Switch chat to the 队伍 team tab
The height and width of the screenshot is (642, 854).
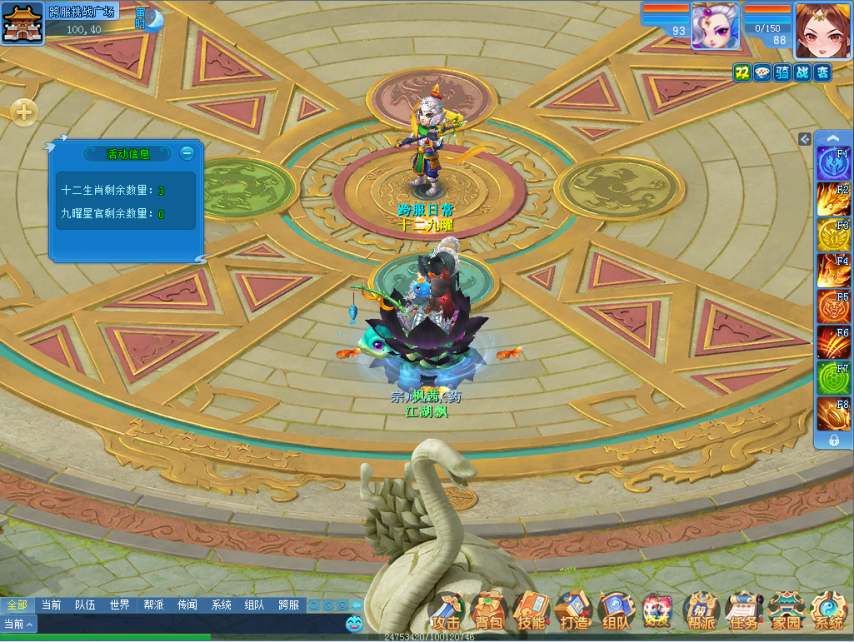coord(85,605)
